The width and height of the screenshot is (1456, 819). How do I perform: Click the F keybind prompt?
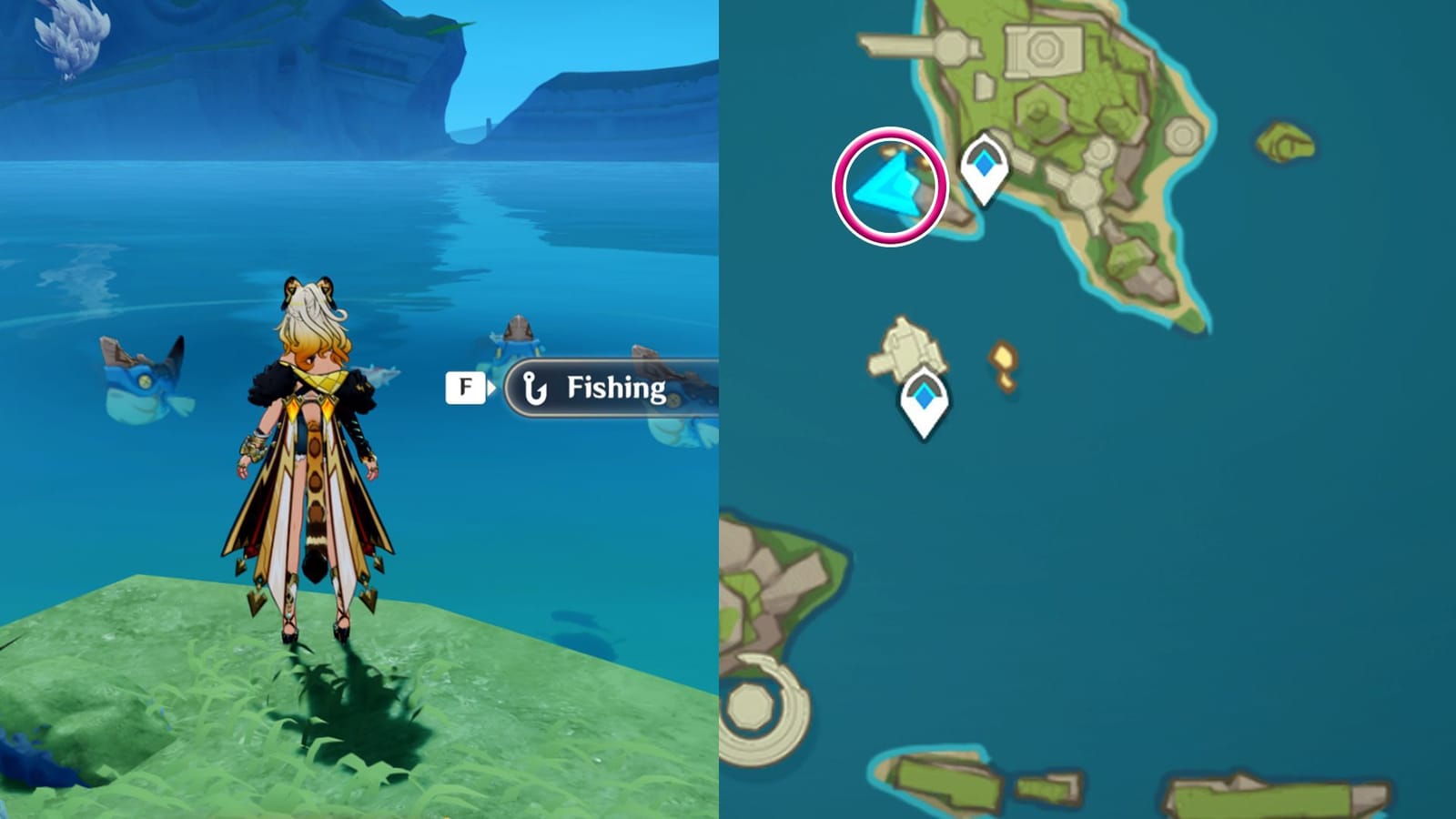(466, 386)
